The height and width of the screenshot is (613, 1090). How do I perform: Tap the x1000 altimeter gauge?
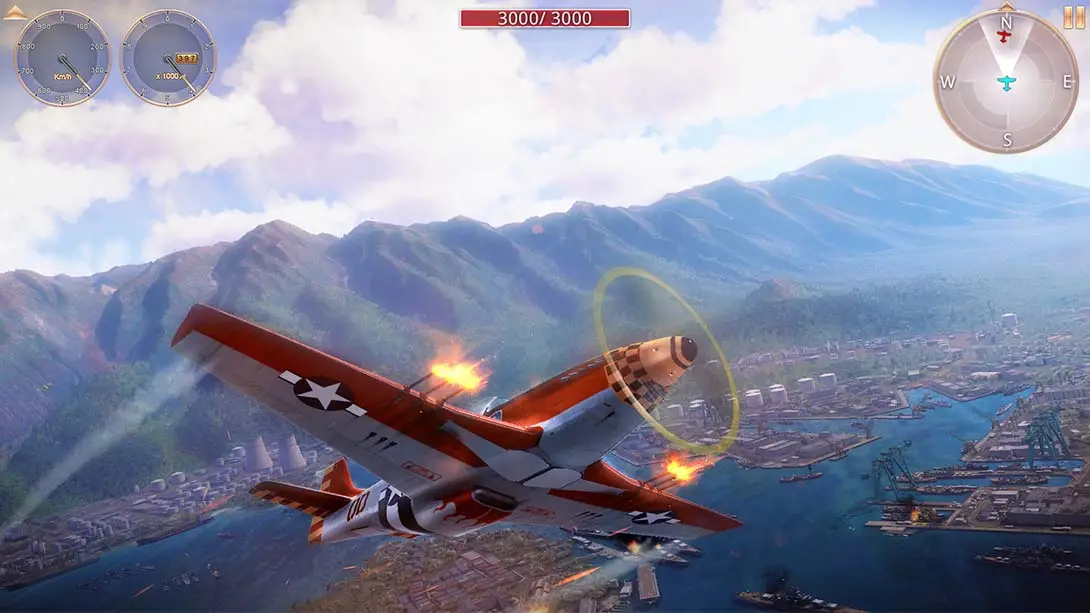[168, 58]
